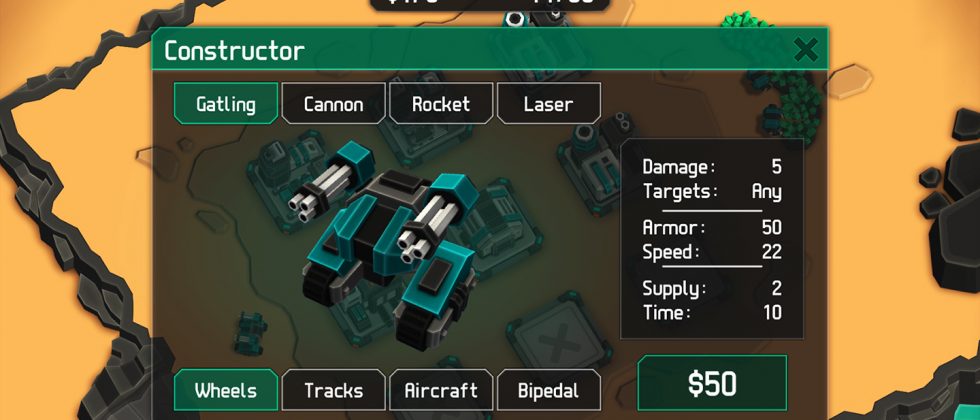
Task: Switch to the Aircraft chassis
Action: pyautogui.click(x=440, y=390)
